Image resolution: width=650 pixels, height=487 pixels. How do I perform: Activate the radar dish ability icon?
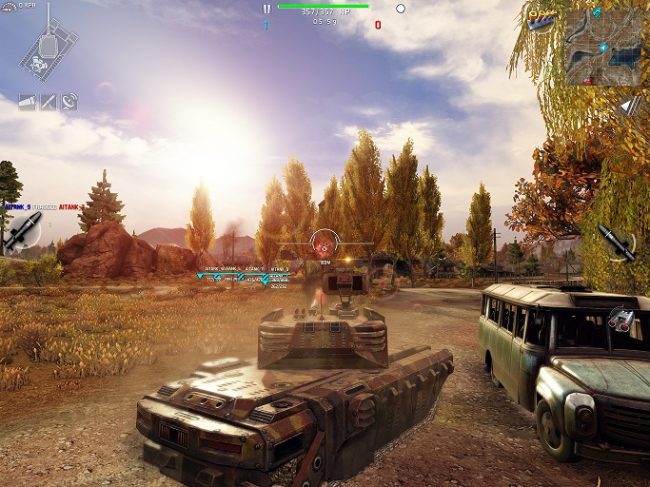pyautogui.click(x=69, y=102)
